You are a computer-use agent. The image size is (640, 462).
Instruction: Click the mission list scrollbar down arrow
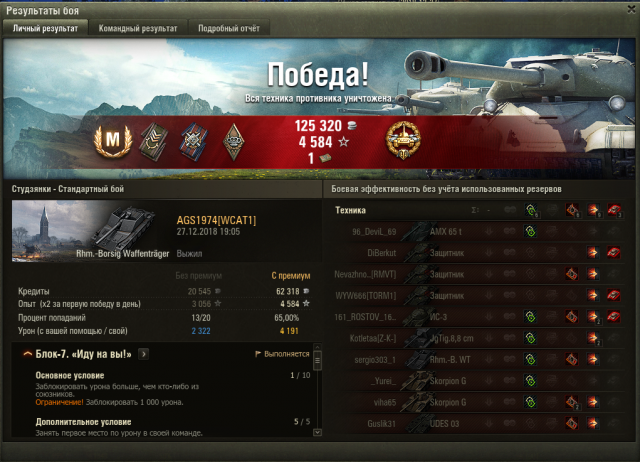coord(317,434)
